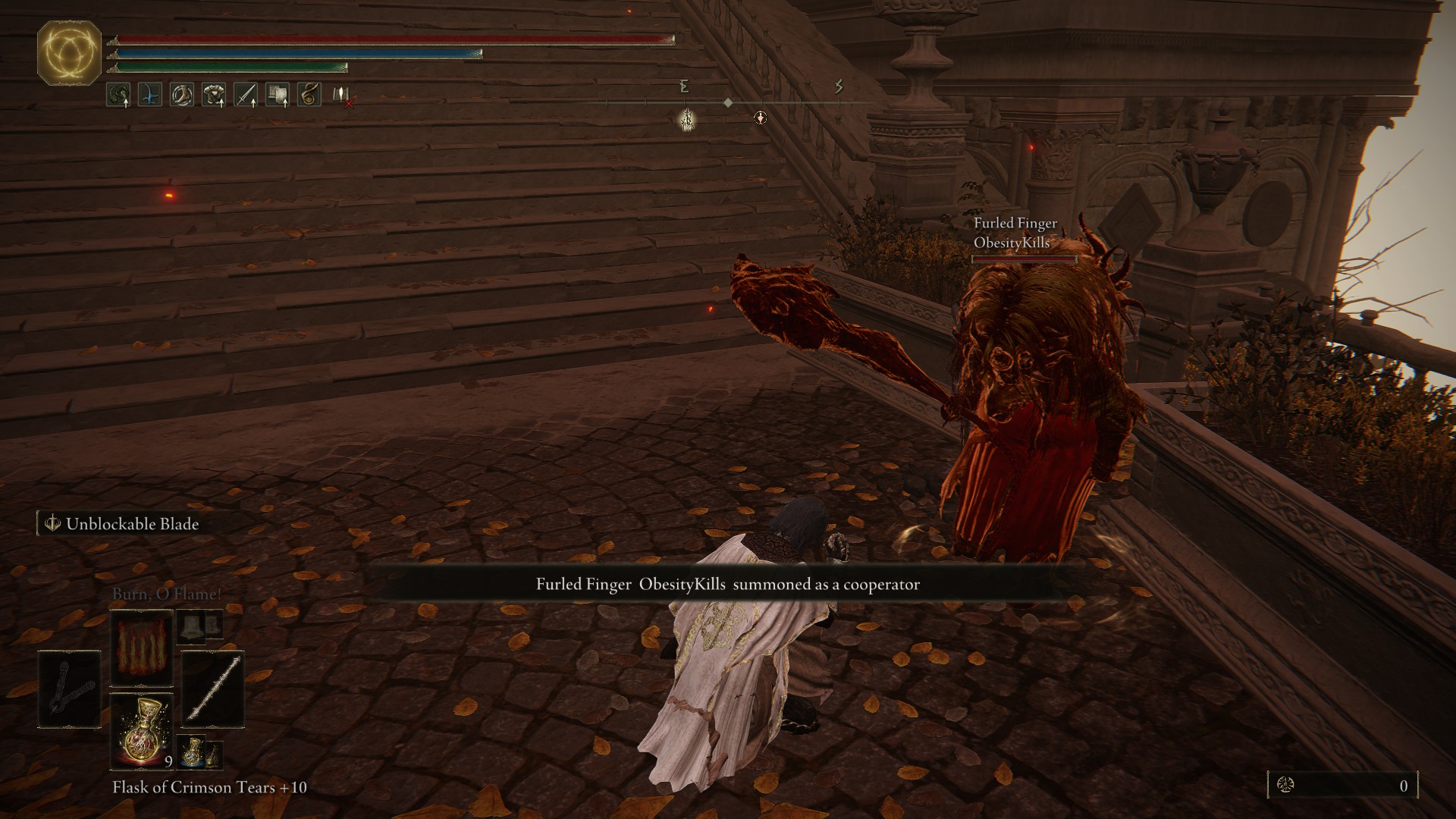Image resolution: width=1456 pixels, height=819 pixels.
Task: Select the golden serpent status icon
Action: tap(309, 95)
